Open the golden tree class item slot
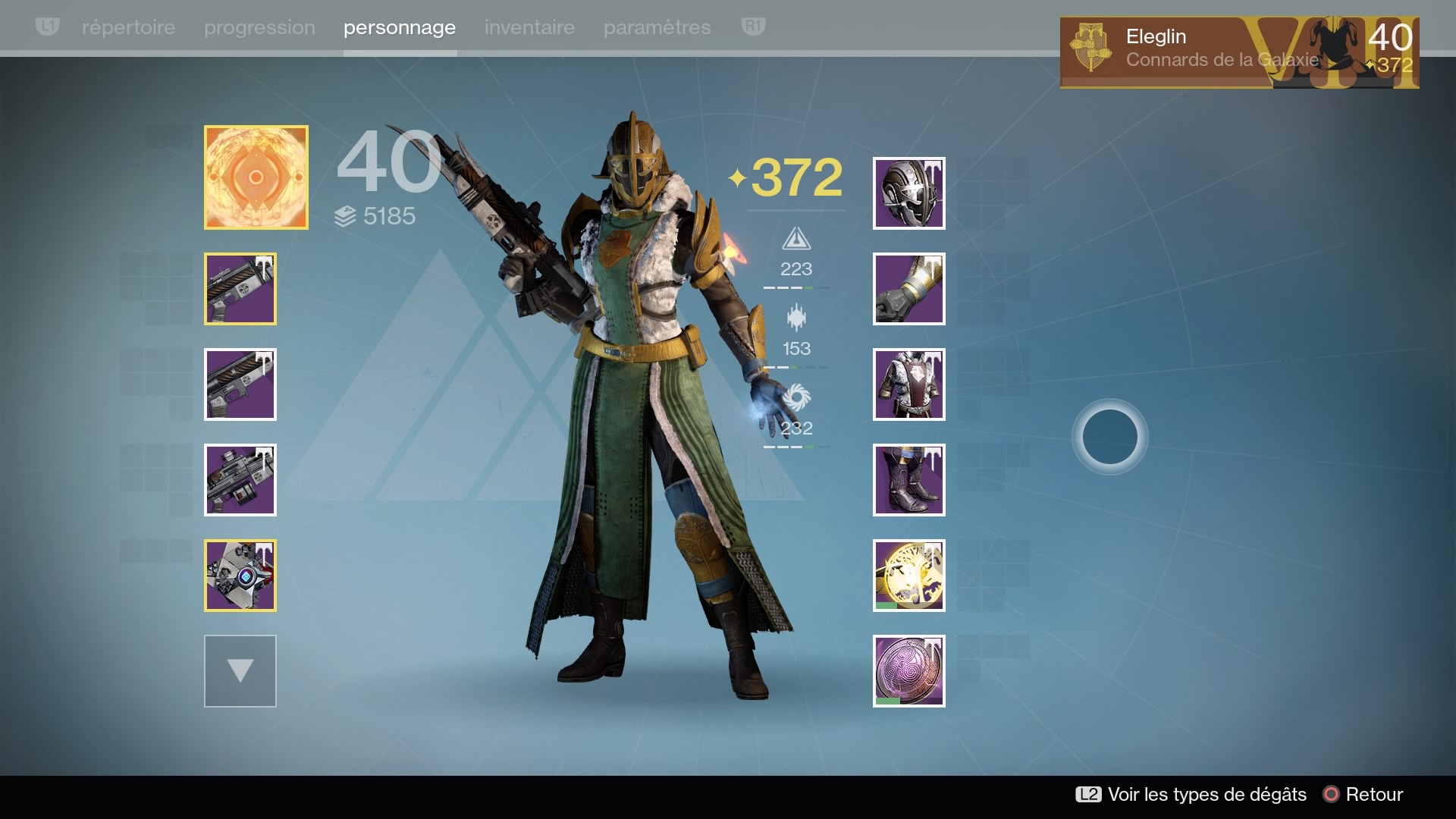 point(908,576)
